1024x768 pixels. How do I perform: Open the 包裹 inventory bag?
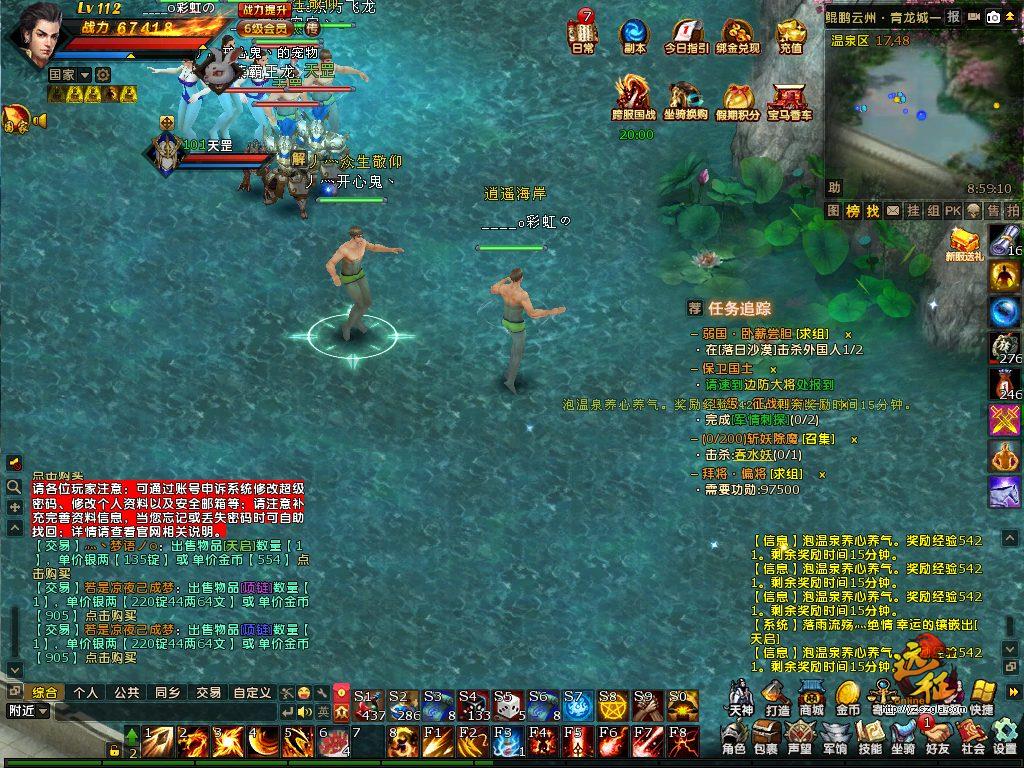tap(766, 738)
